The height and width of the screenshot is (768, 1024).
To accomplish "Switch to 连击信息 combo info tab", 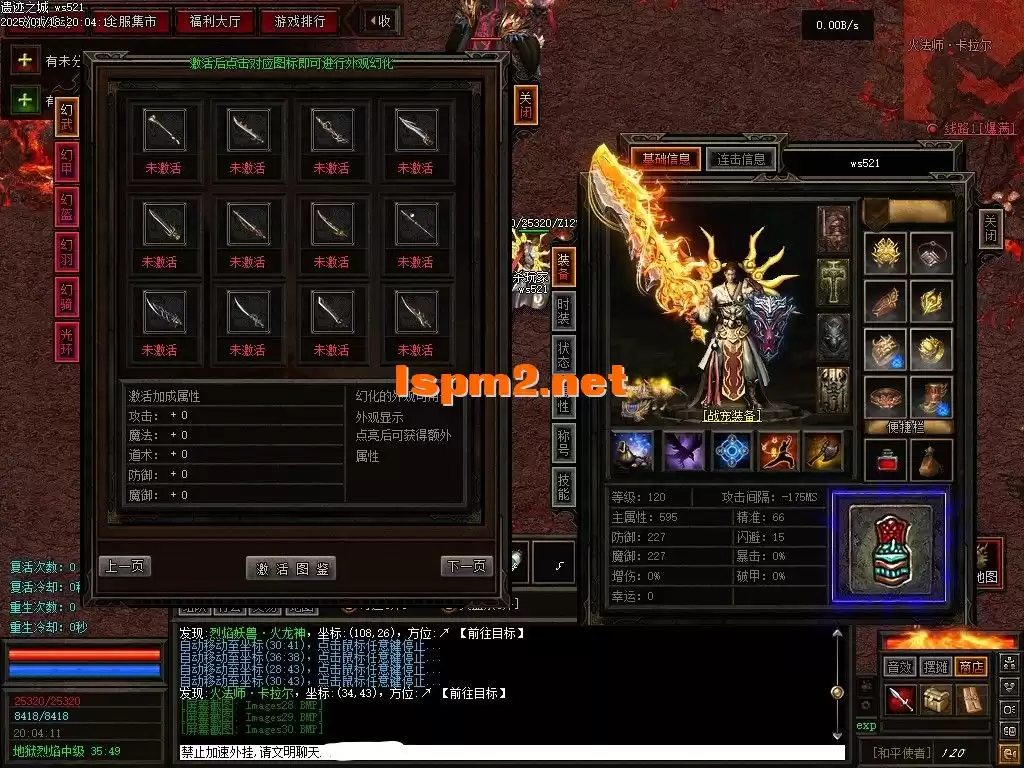I will click(x=741, y=159).
